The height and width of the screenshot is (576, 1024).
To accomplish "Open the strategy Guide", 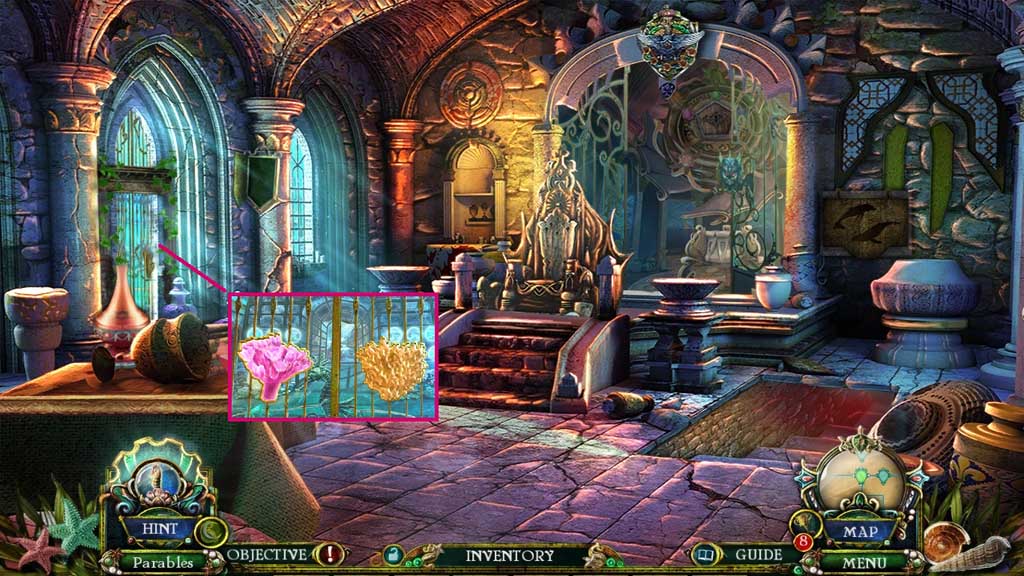I will [x=758, y=554].
